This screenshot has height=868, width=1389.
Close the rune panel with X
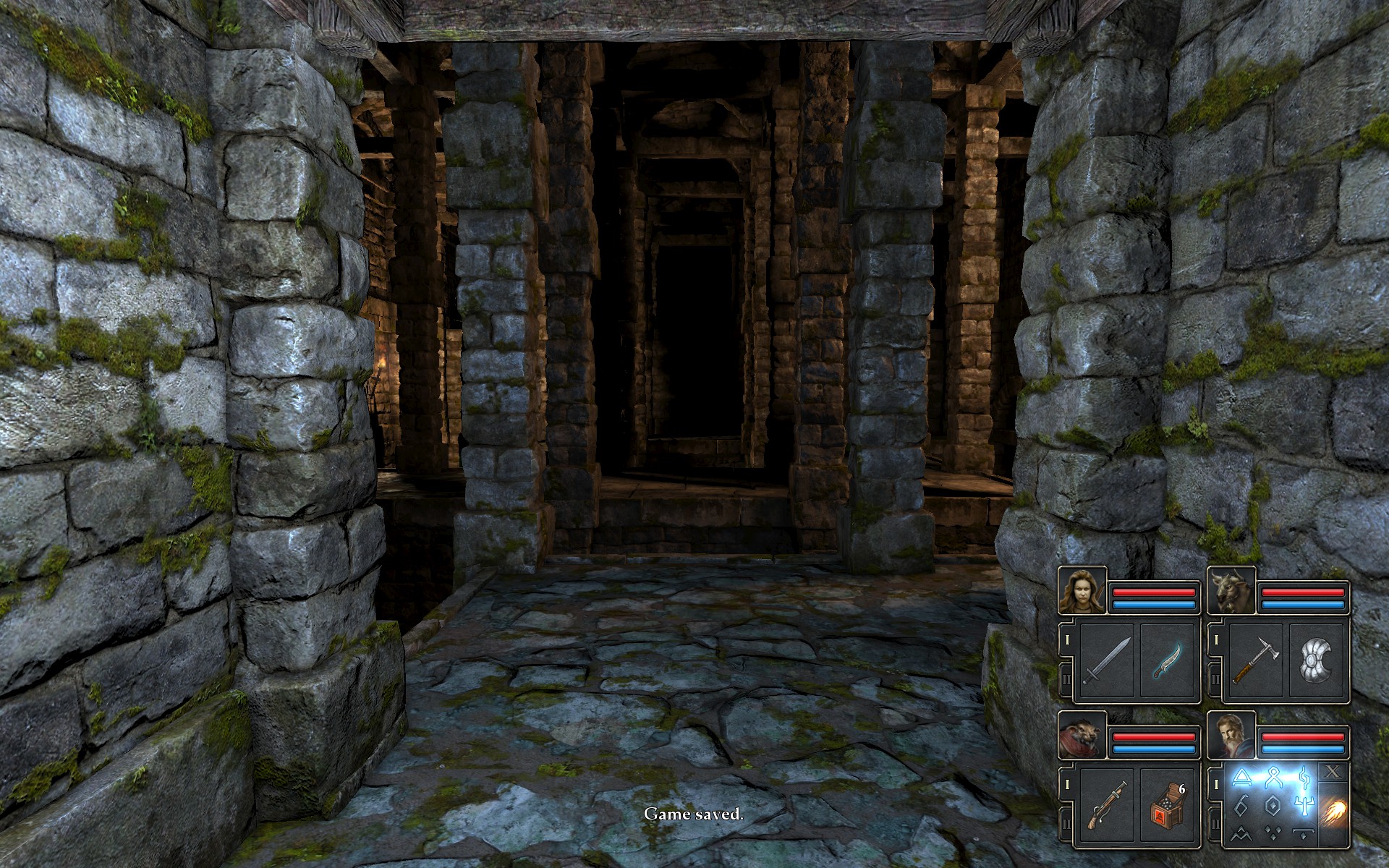pos(1333,773)
